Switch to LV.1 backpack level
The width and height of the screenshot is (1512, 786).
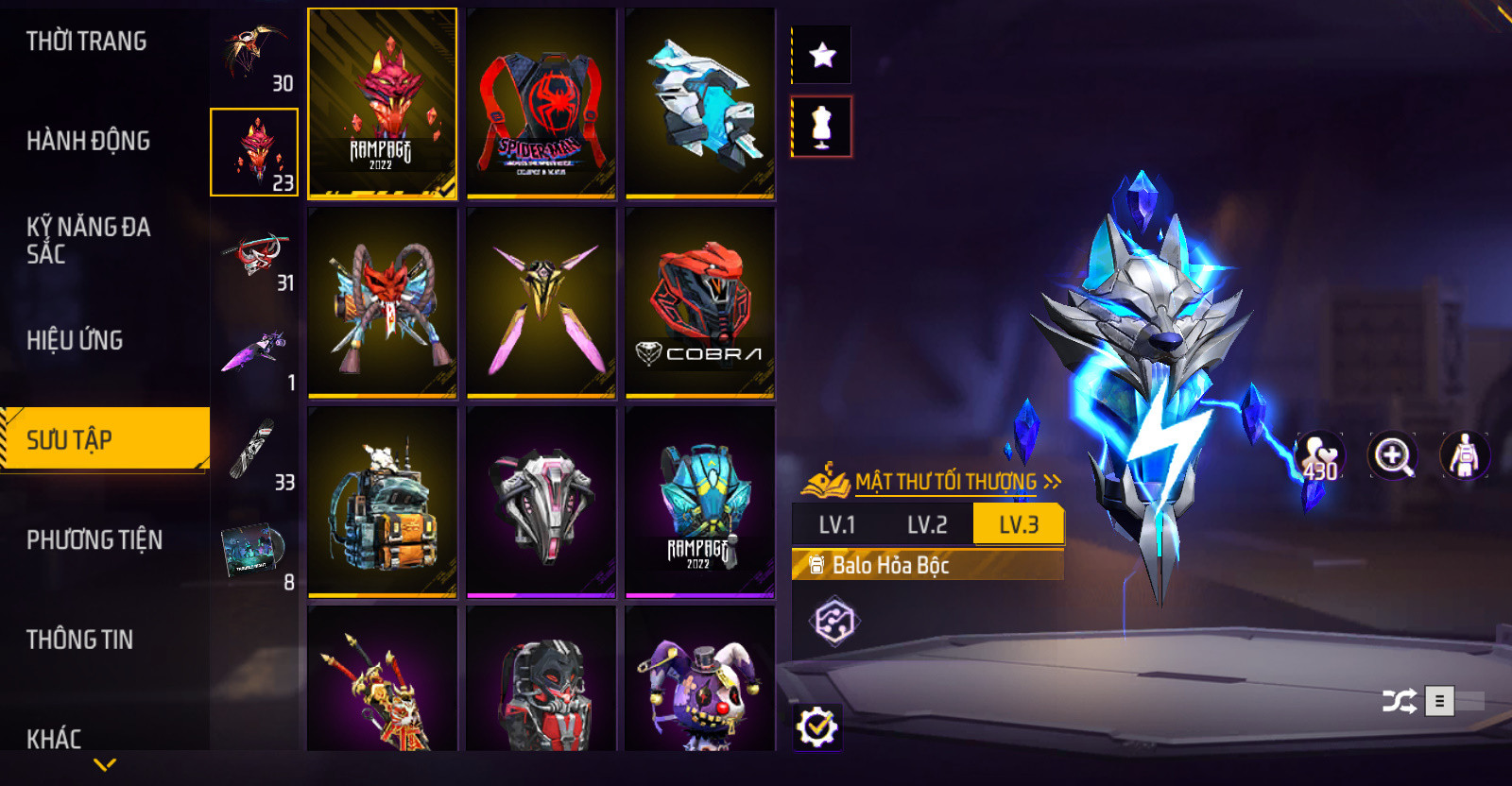click(836, 525)
